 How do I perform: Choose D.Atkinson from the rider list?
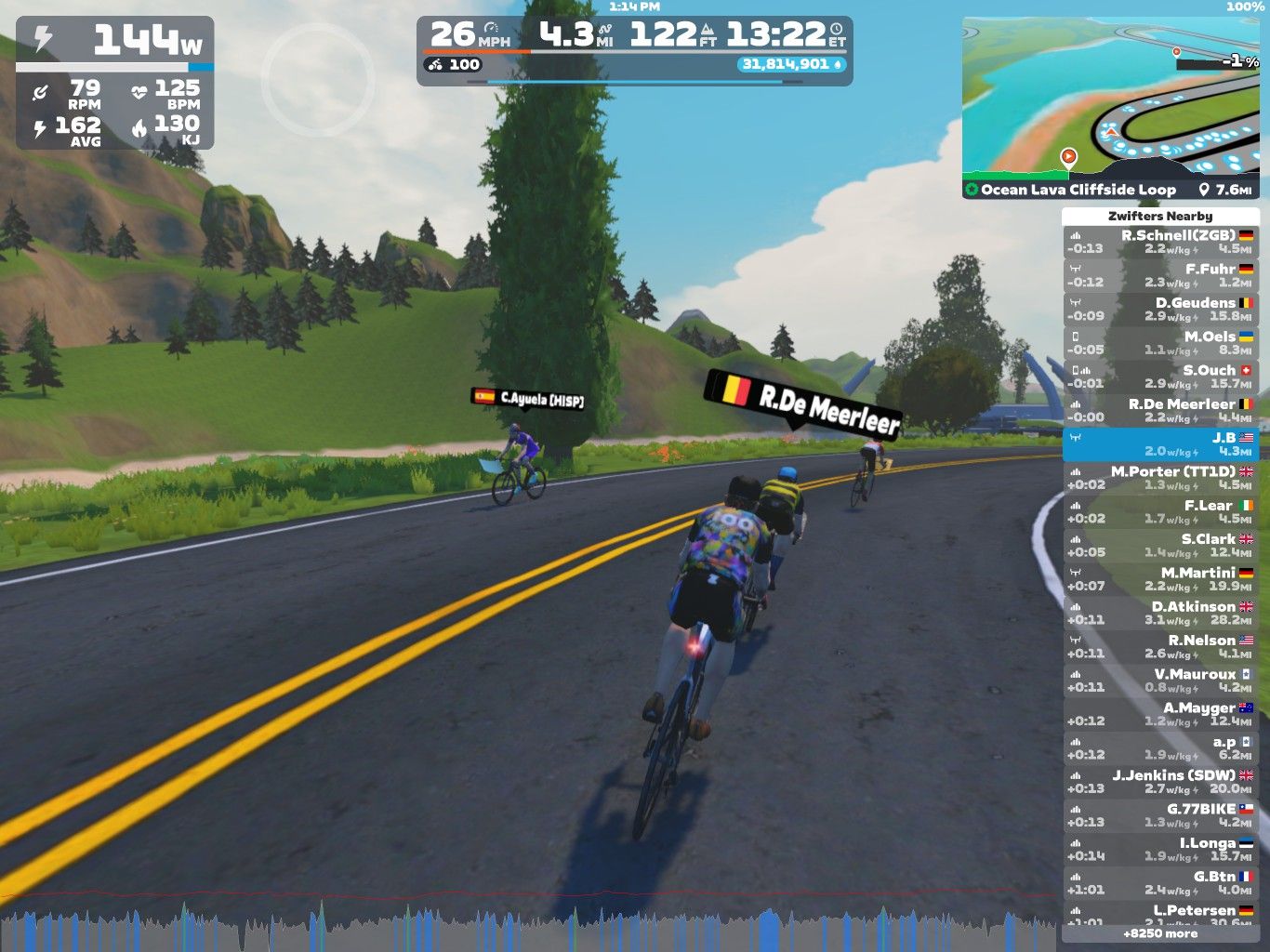pyautogui.click(x=1160, y=613)
